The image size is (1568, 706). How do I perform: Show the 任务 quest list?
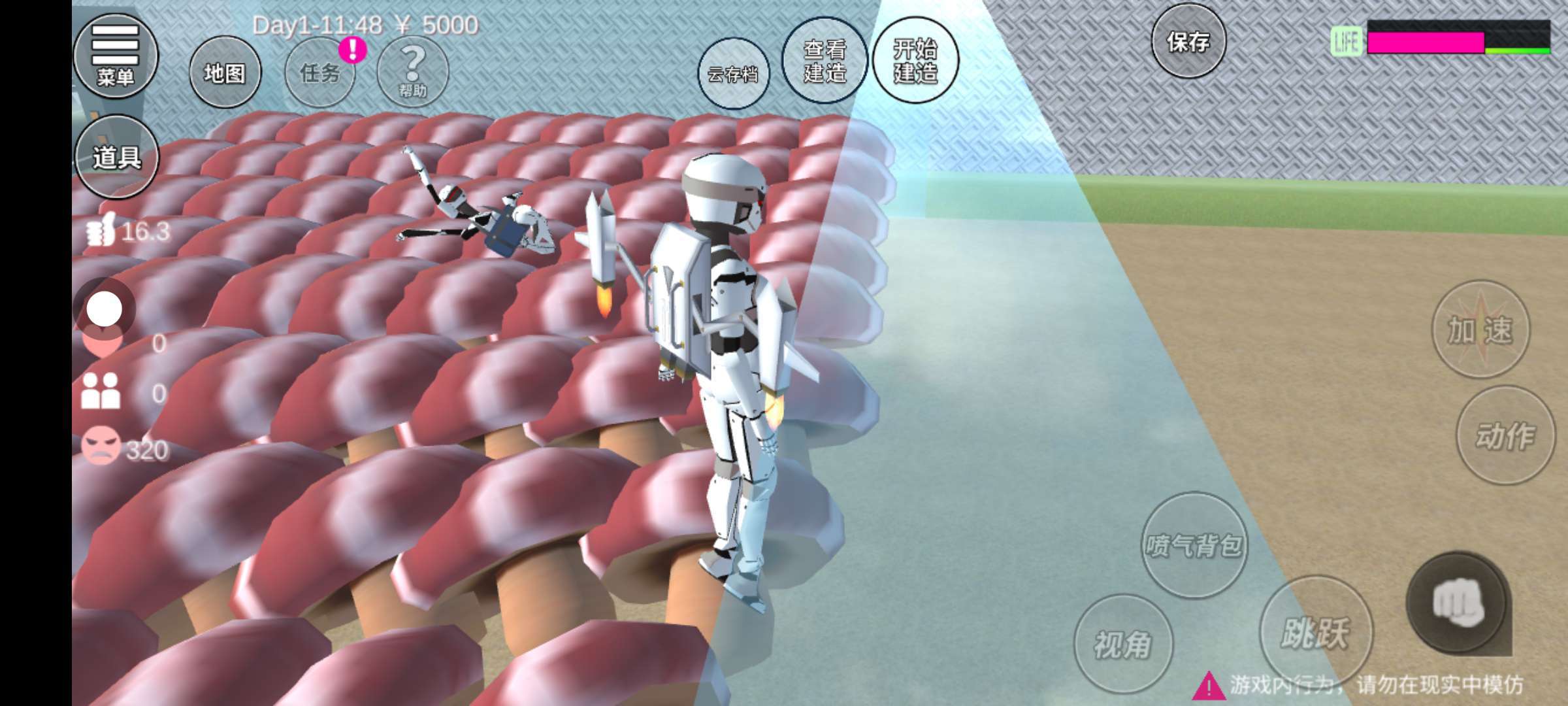320,73
